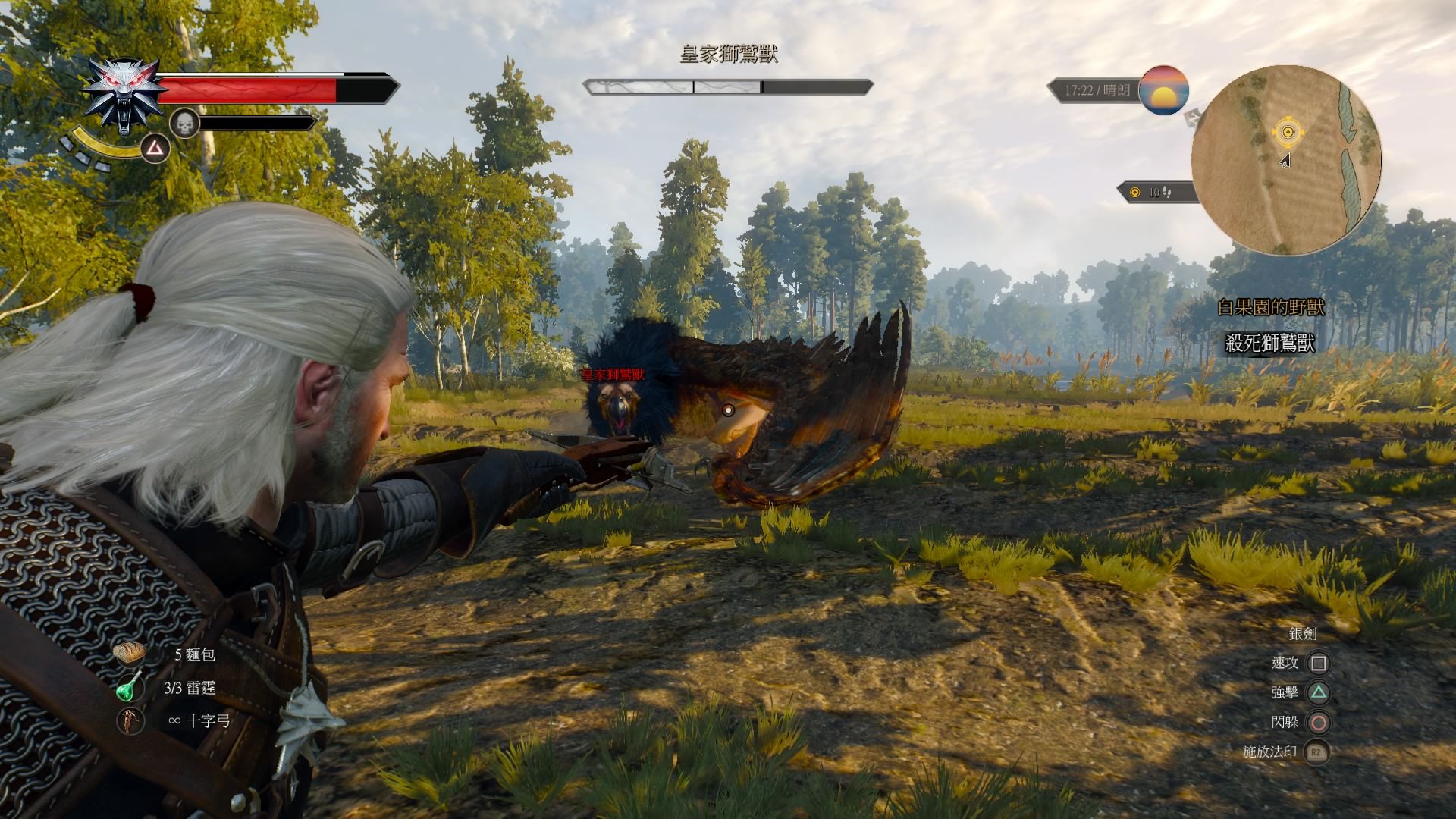This screenshot has height=819, width=1456.
Task: Open the Beast of White Orchard quest tracker
Action: pyautogui.click(x=1270, y=307)
